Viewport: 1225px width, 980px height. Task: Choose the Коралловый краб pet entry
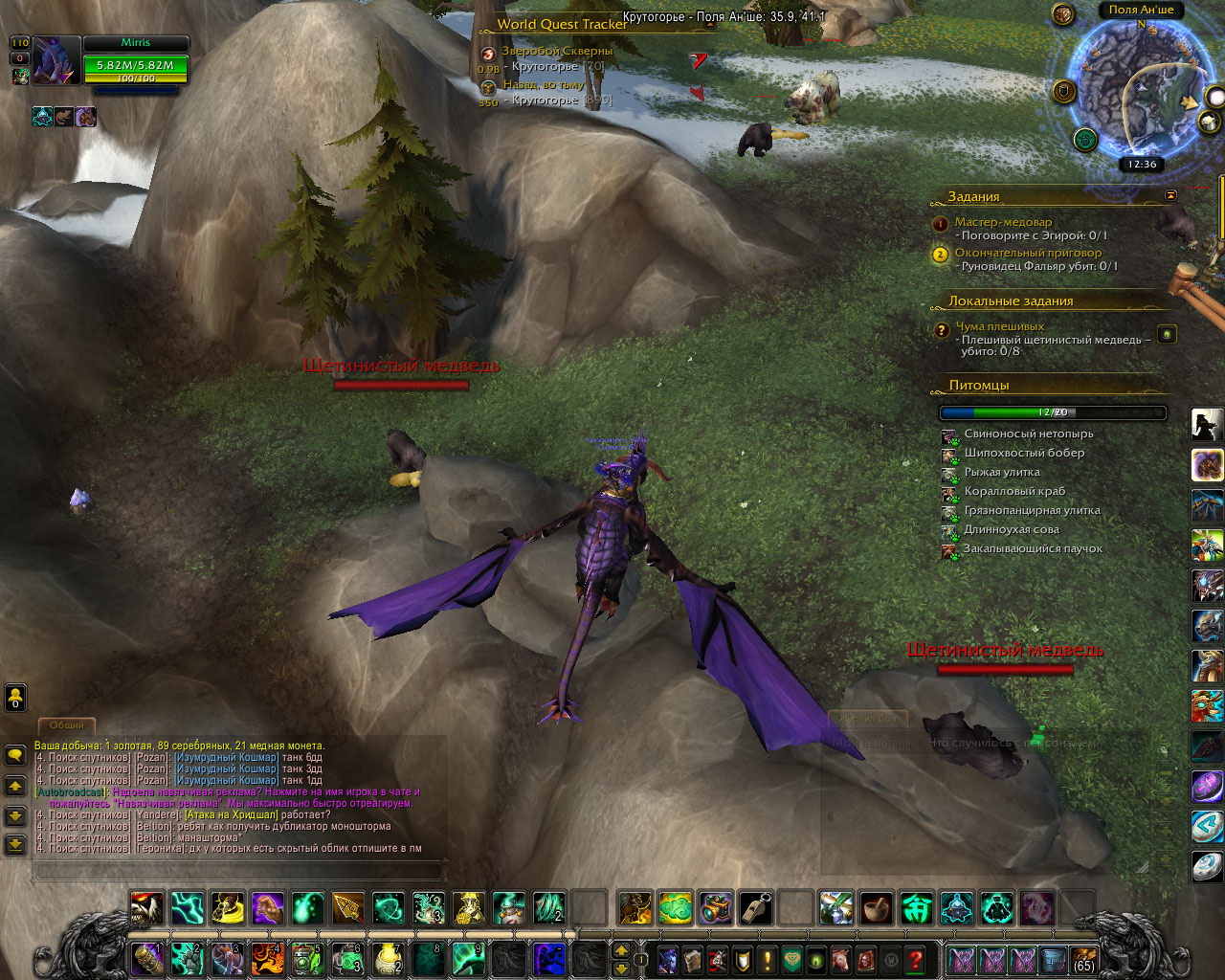point(1013,491)
